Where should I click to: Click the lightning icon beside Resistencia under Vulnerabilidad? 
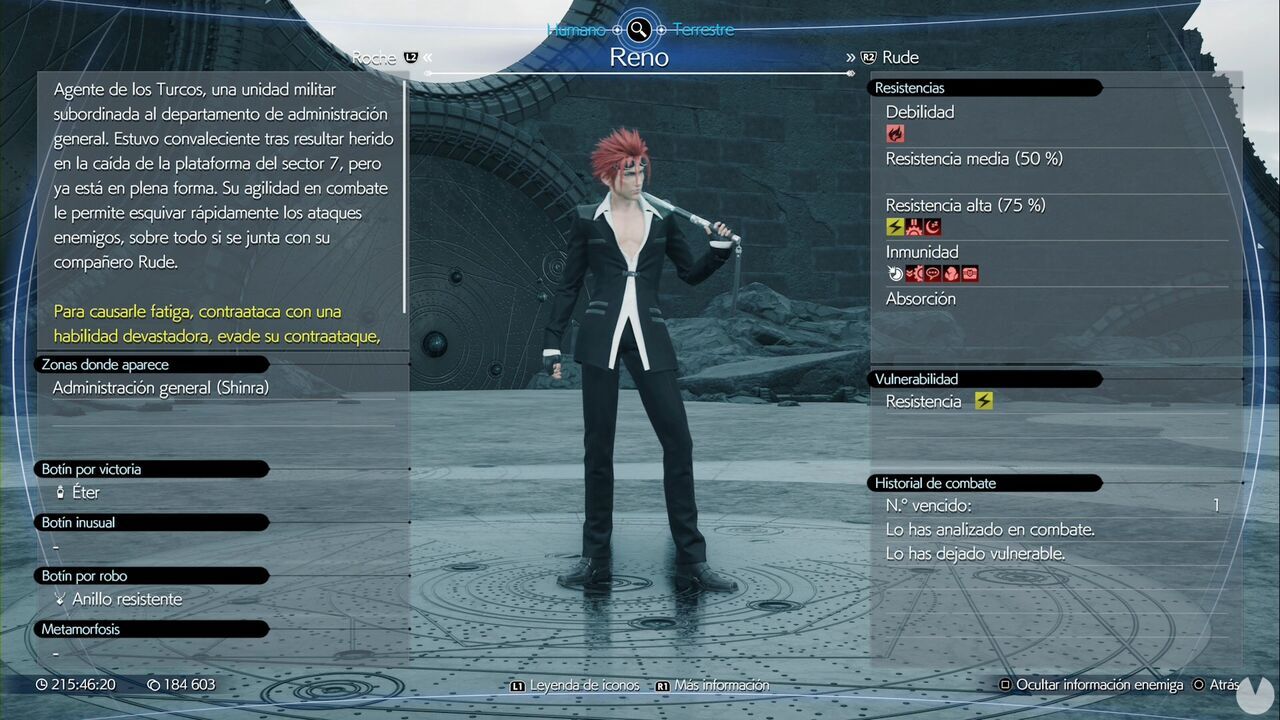point(983,401)
